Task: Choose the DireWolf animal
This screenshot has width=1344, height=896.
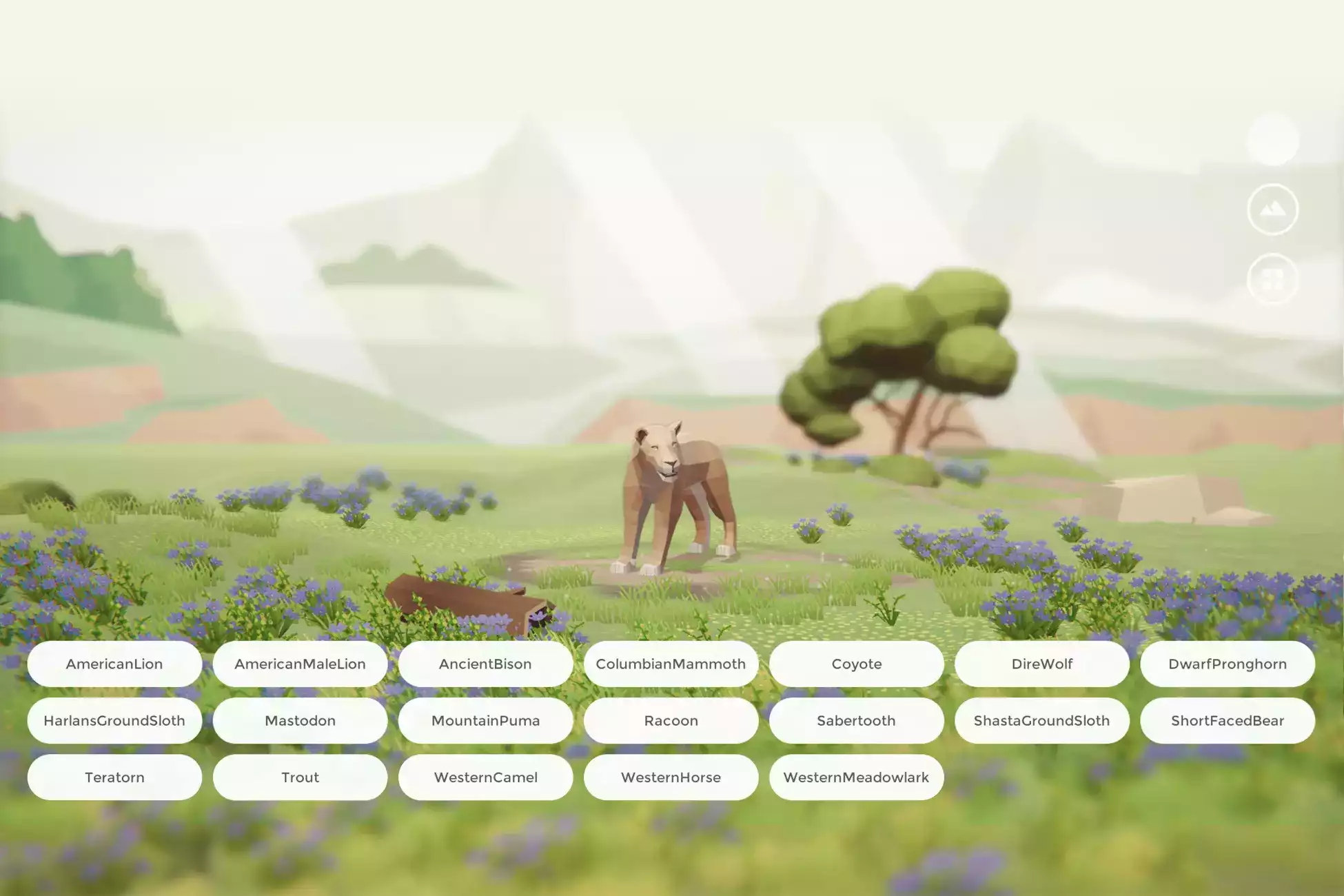Action: (1041, 664)
